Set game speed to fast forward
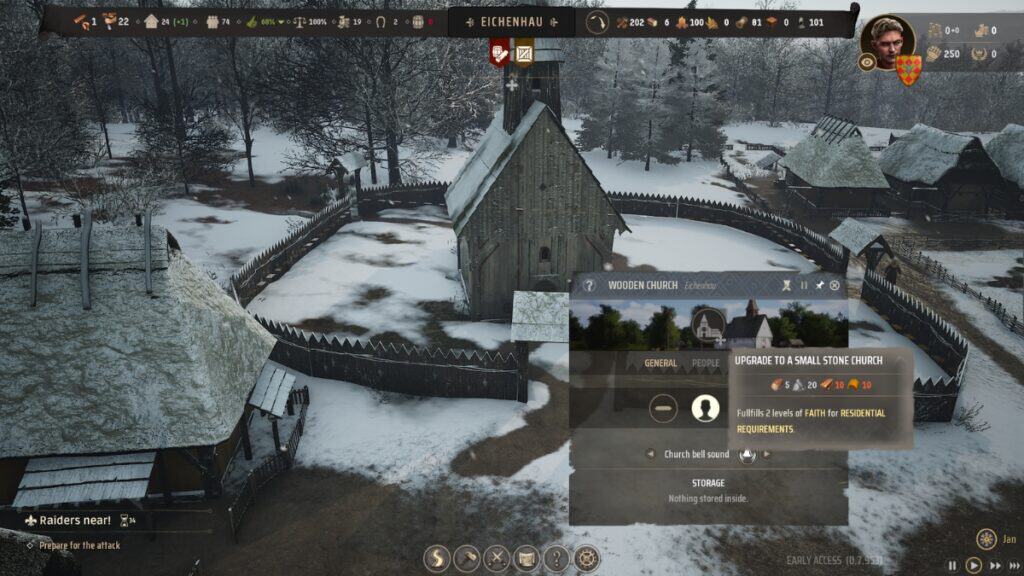1024x576 pixels. [x=996, y=565]
